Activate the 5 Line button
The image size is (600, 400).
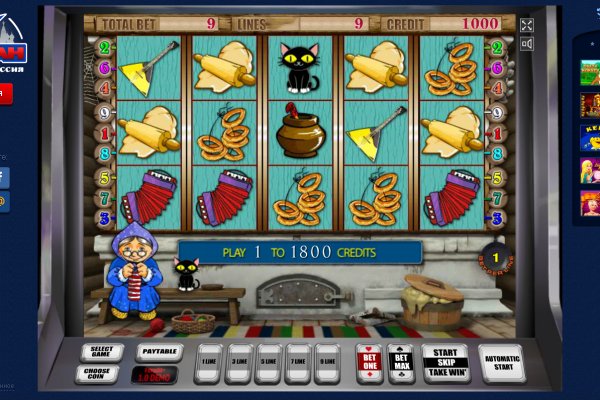[269, 363]
